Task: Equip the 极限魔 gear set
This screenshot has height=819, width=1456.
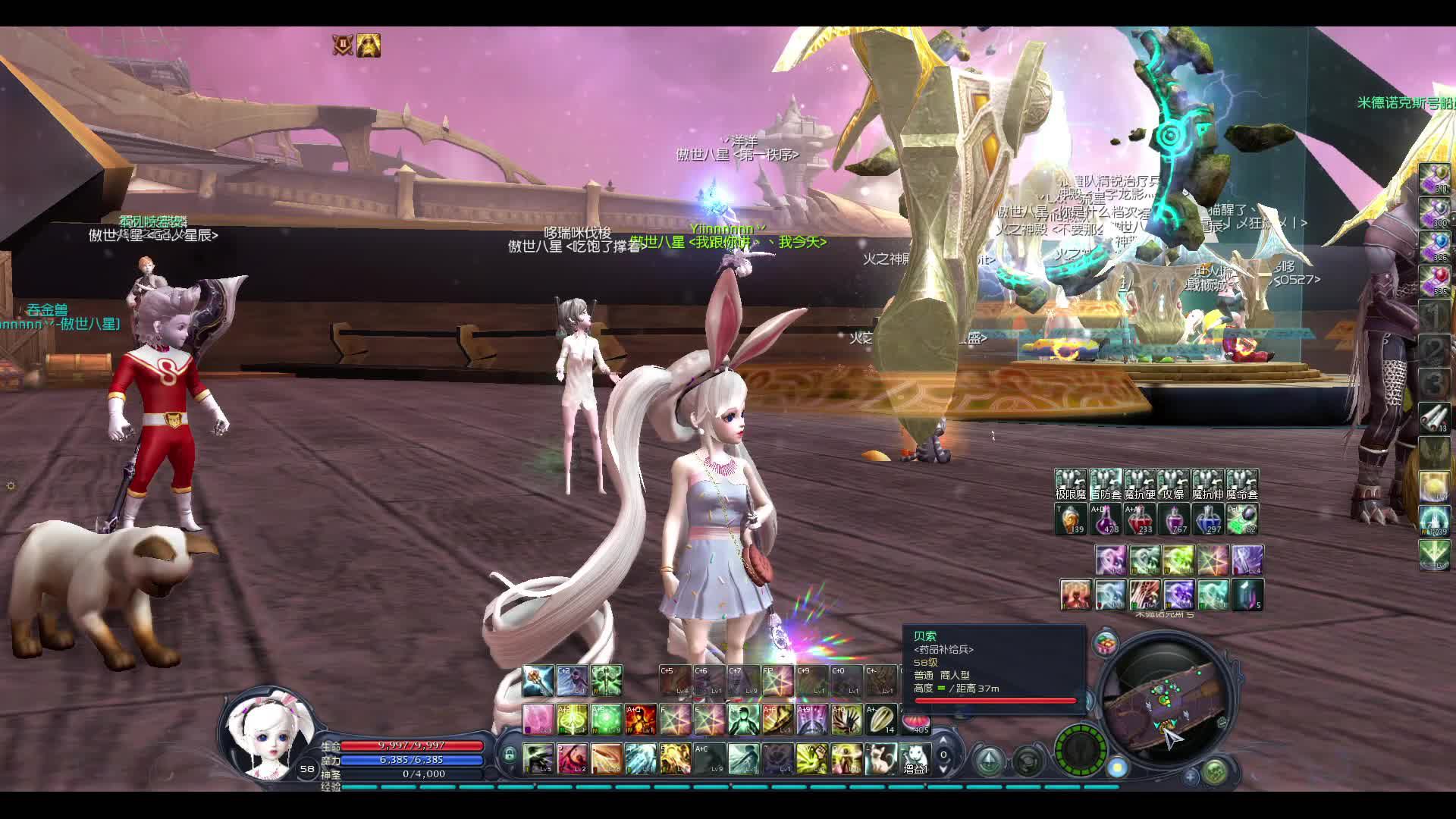Action: pyautogui.click(x=1071, y=485)
